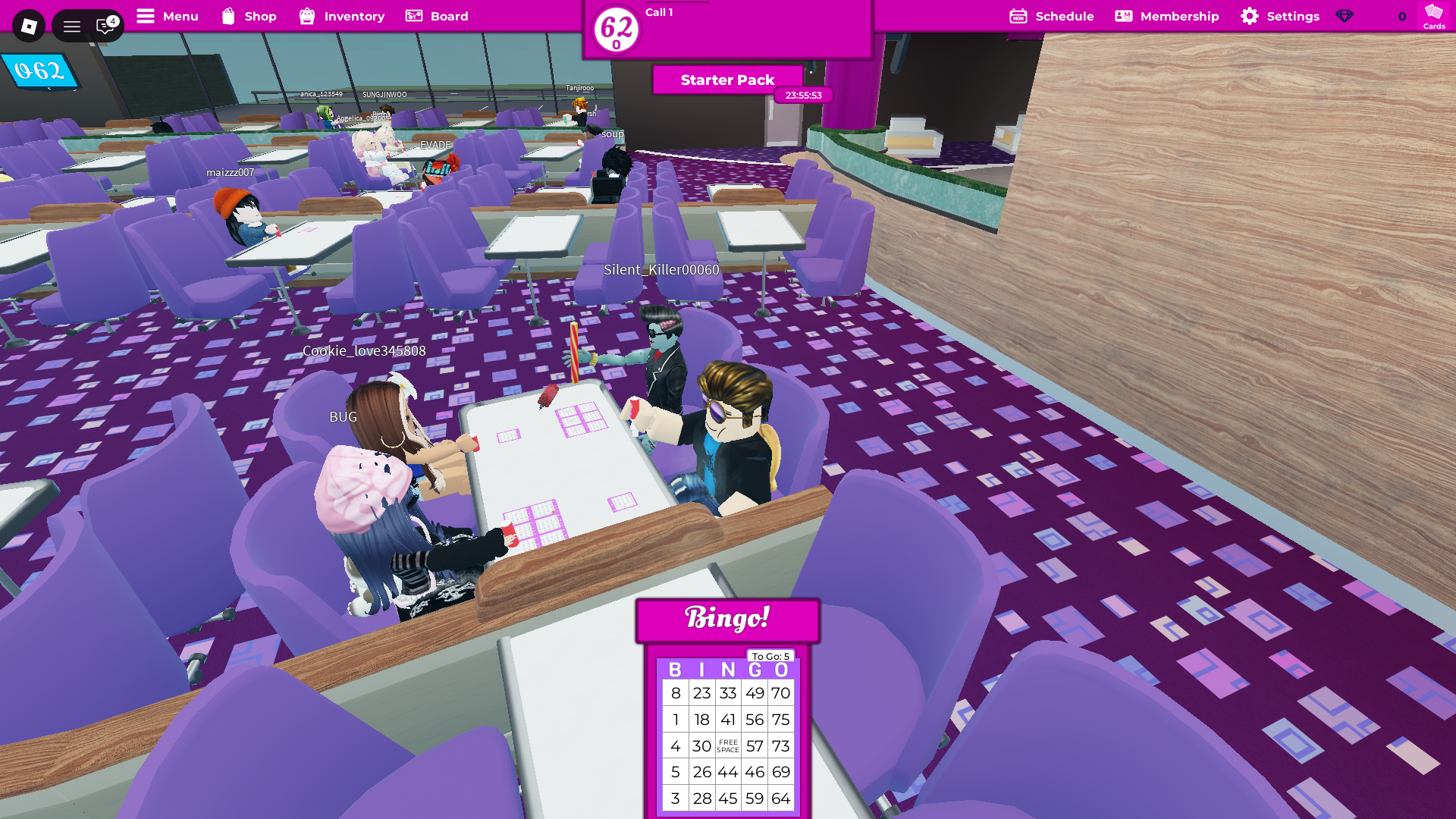Open the Roblox hamburger menu

pos(72,25)
